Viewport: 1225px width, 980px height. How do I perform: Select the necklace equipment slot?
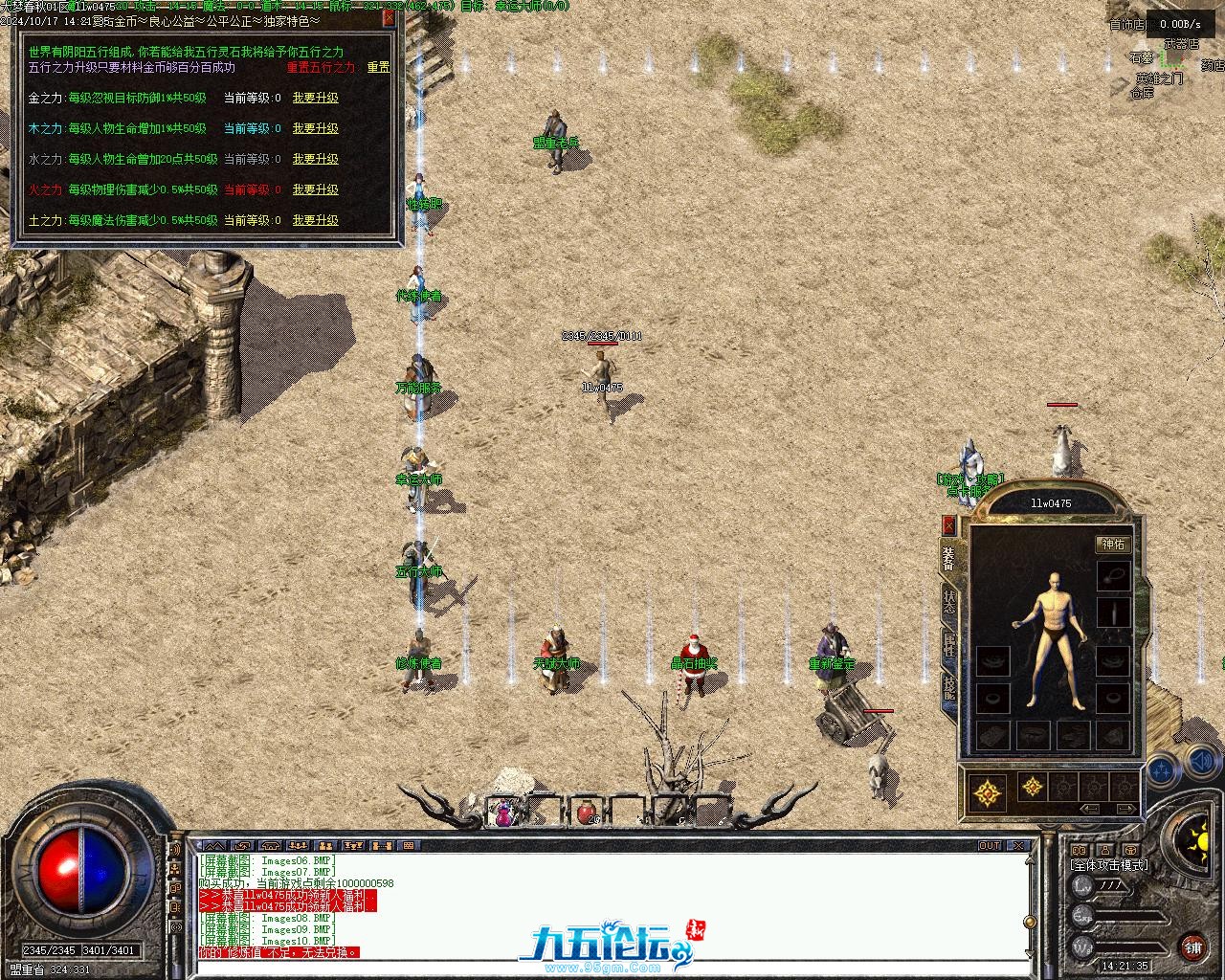click(1112, 574)
